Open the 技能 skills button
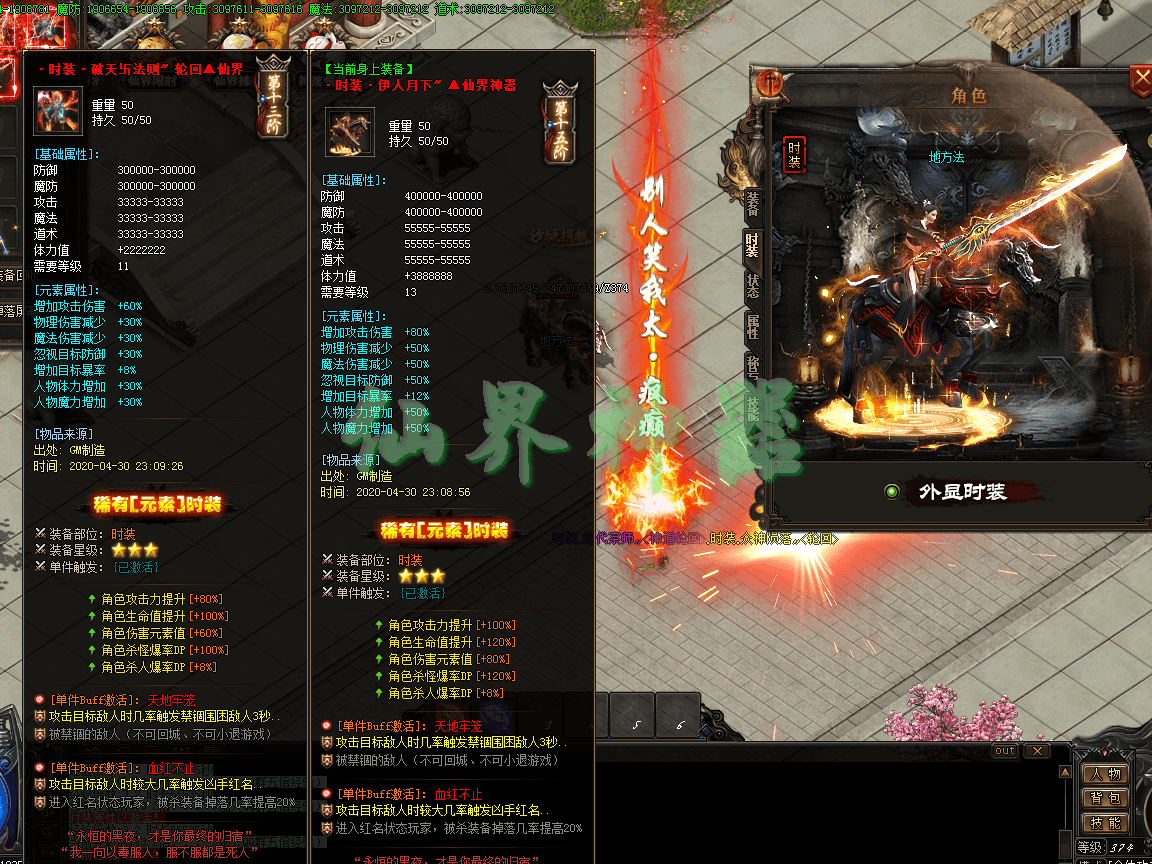This screenshot has height=864, width=1152. [x=1105, y=822]
